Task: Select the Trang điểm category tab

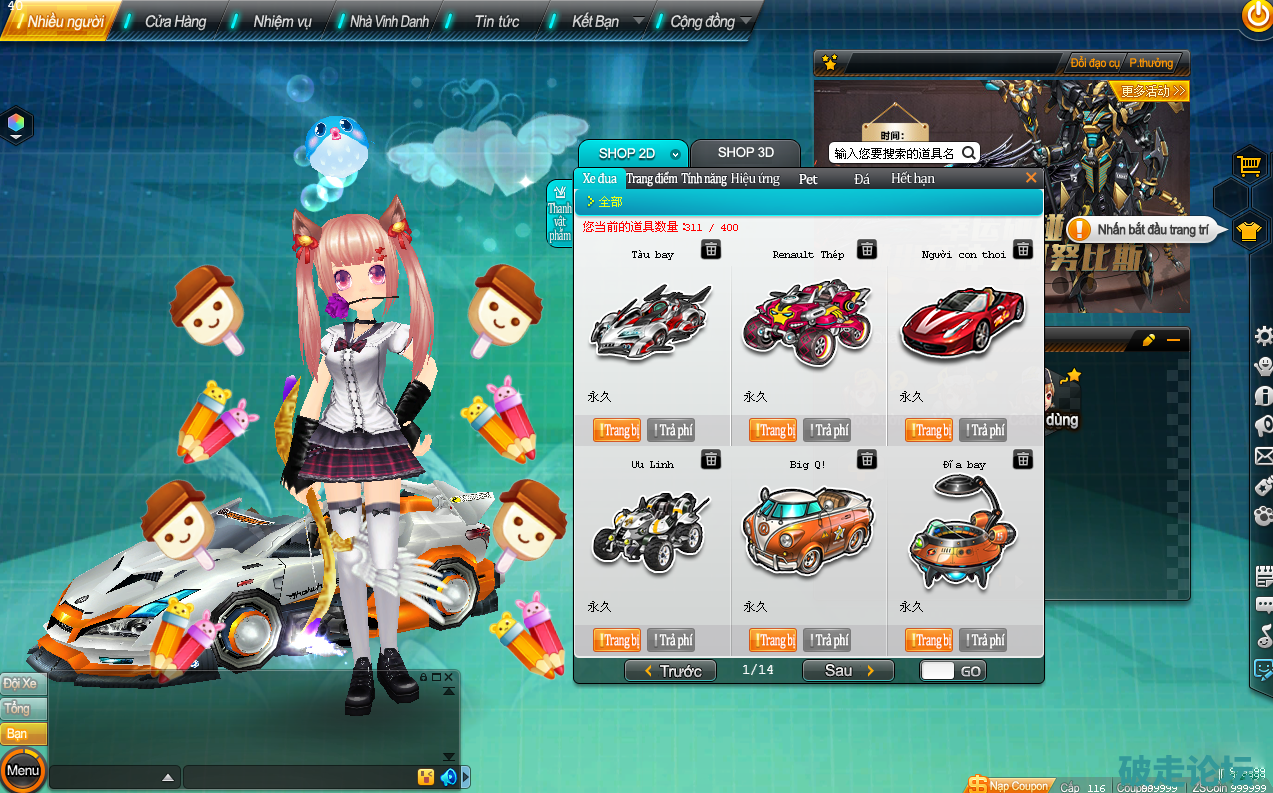Action: pos(651,179)
